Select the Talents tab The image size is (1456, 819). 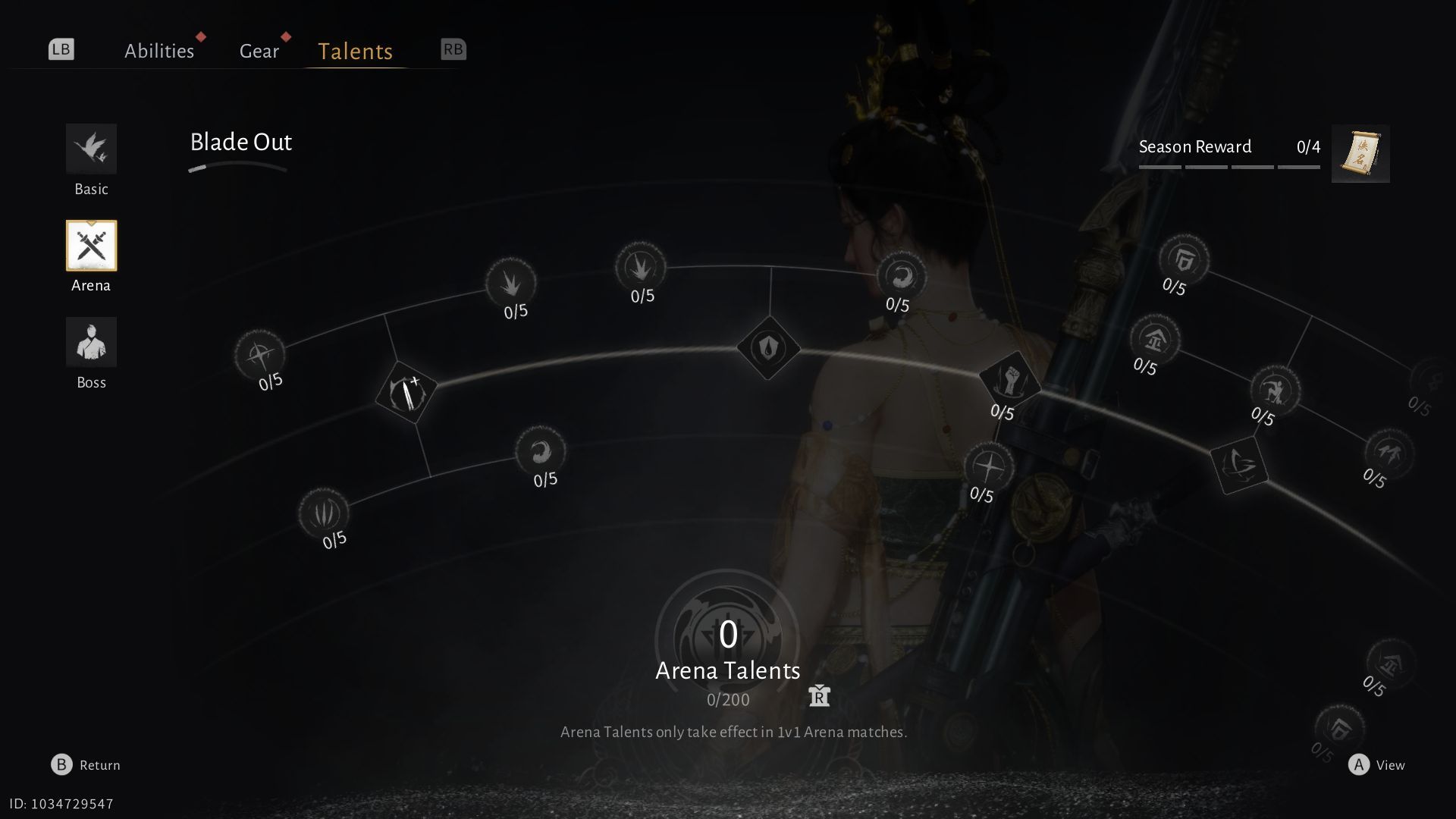[355, 51]
